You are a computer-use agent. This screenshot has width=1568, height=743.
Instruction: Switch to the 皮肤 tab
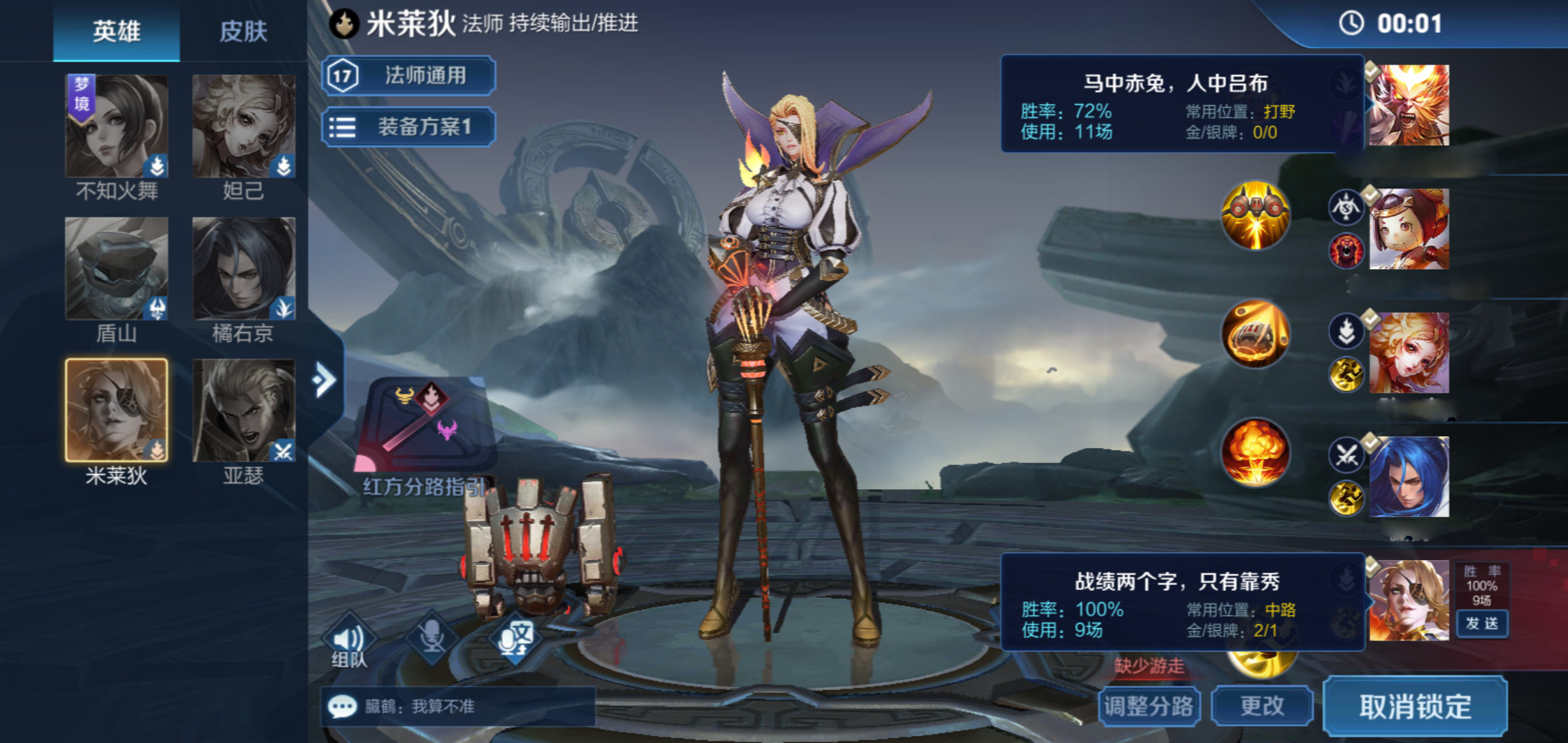(x=243, y=32)
